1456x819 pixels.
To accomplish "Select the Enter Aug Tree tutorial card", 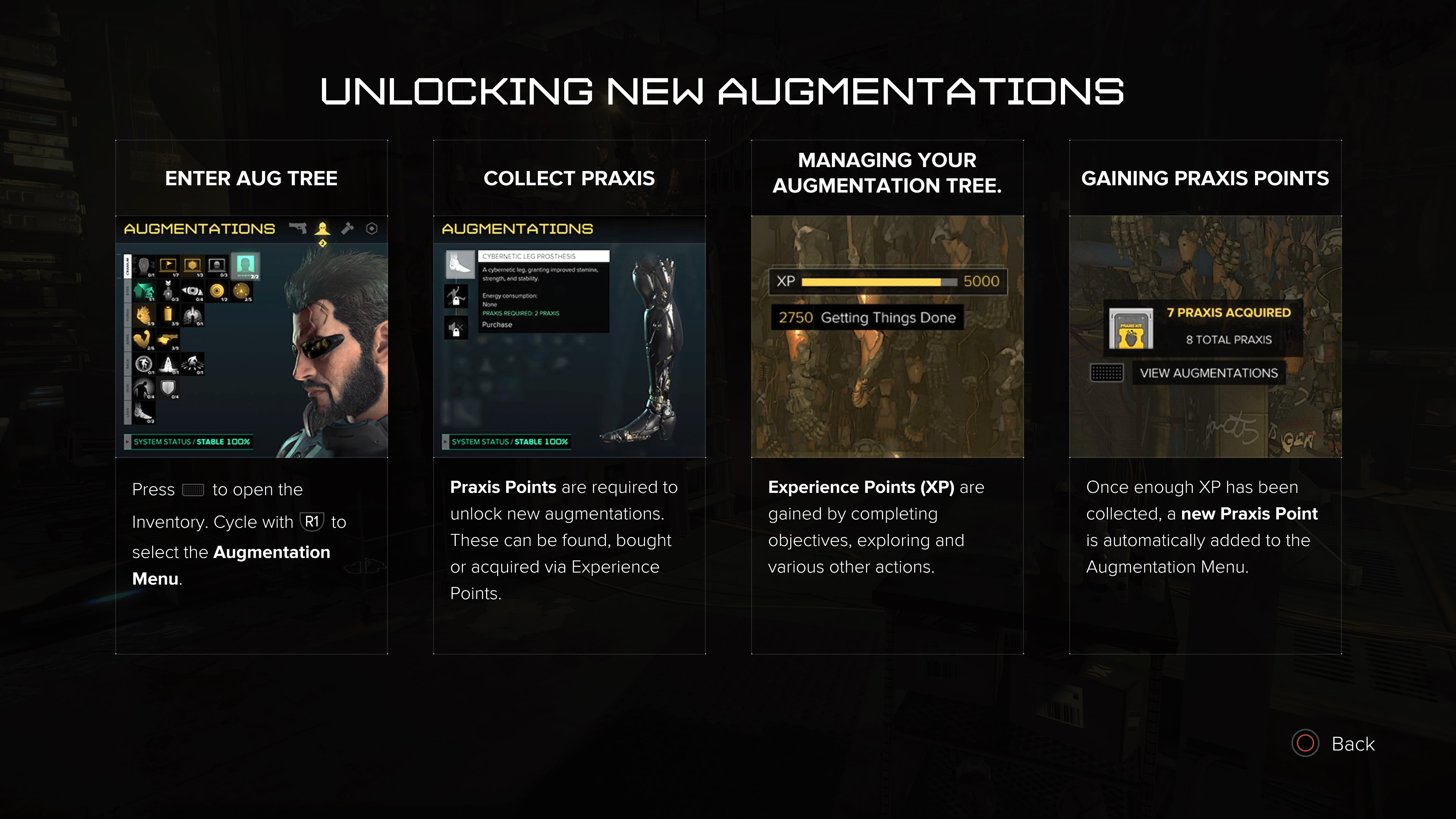I will [251, 397].
